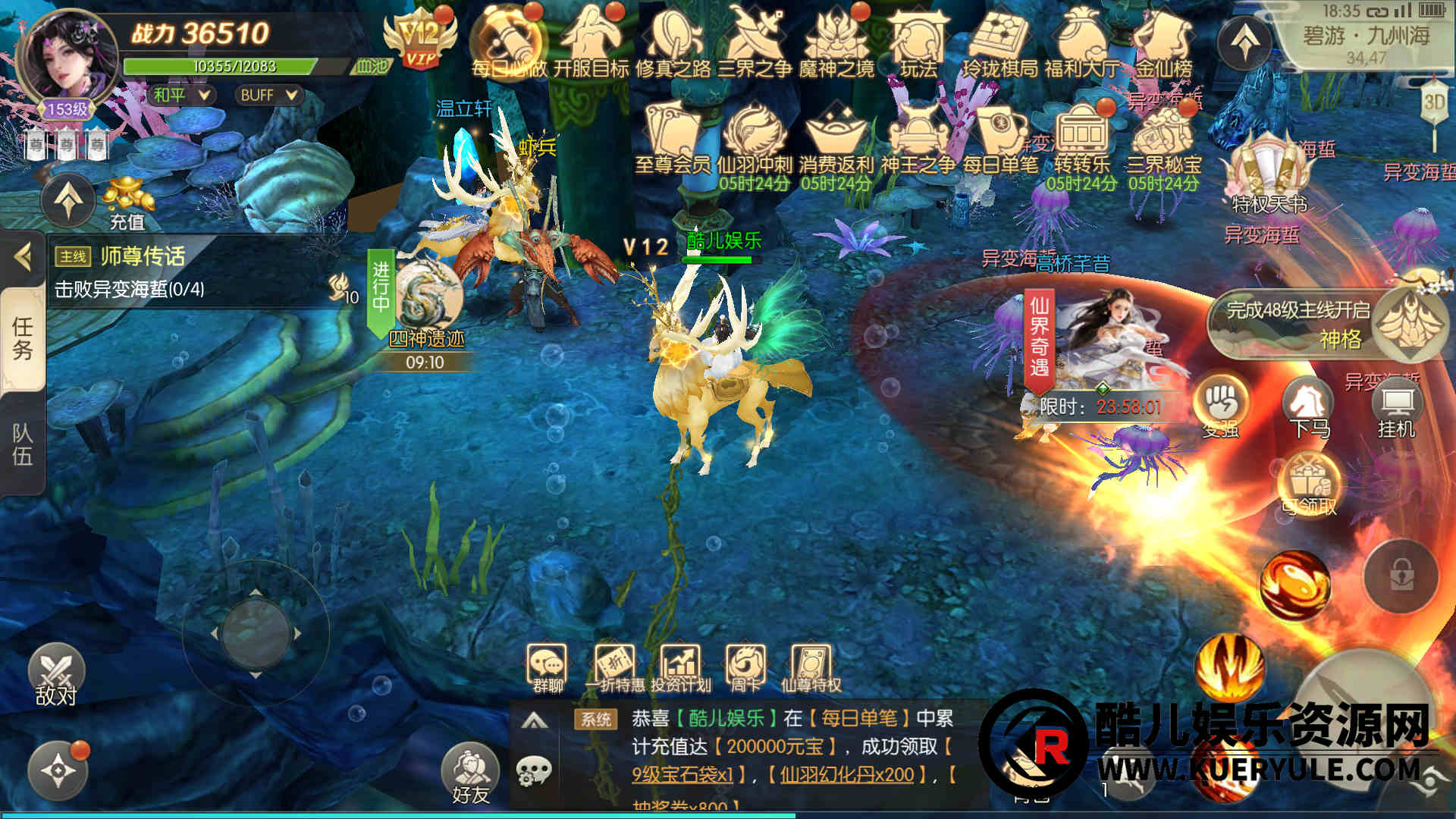Open 至尊会员 membership
Screen dimensions: 1456x819
(x=673, y=140)
